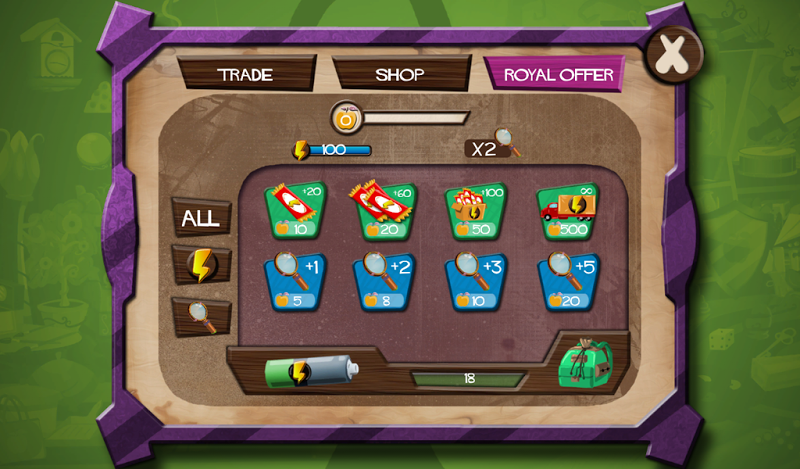Purchase the +2 magnifying glass for 8
Screen dimensions: 800x469
pos(384,281)
